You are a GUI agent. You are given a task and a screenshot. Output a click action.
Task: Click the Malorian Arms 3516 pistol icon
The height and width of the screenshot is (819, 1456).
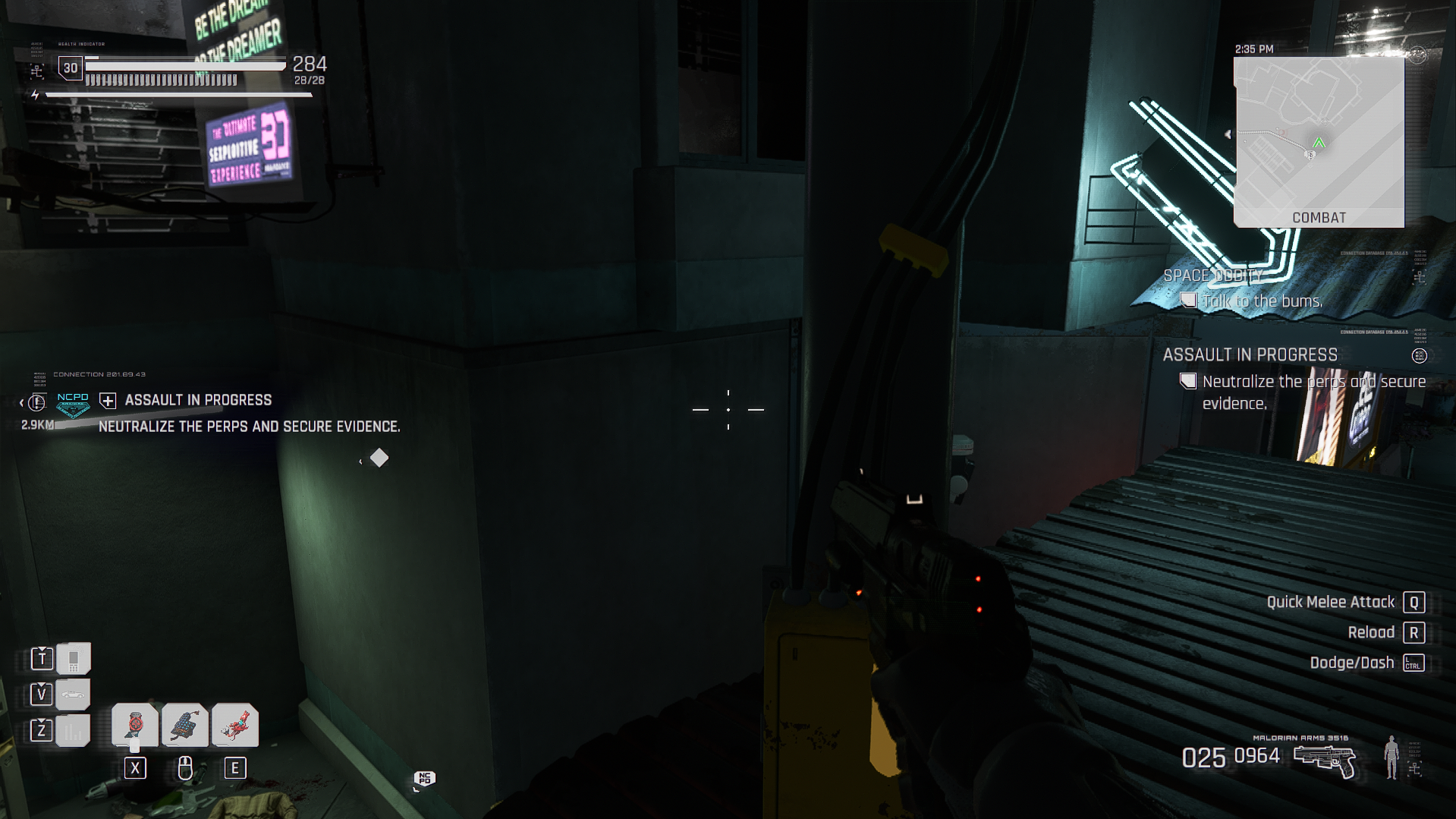1324,761
